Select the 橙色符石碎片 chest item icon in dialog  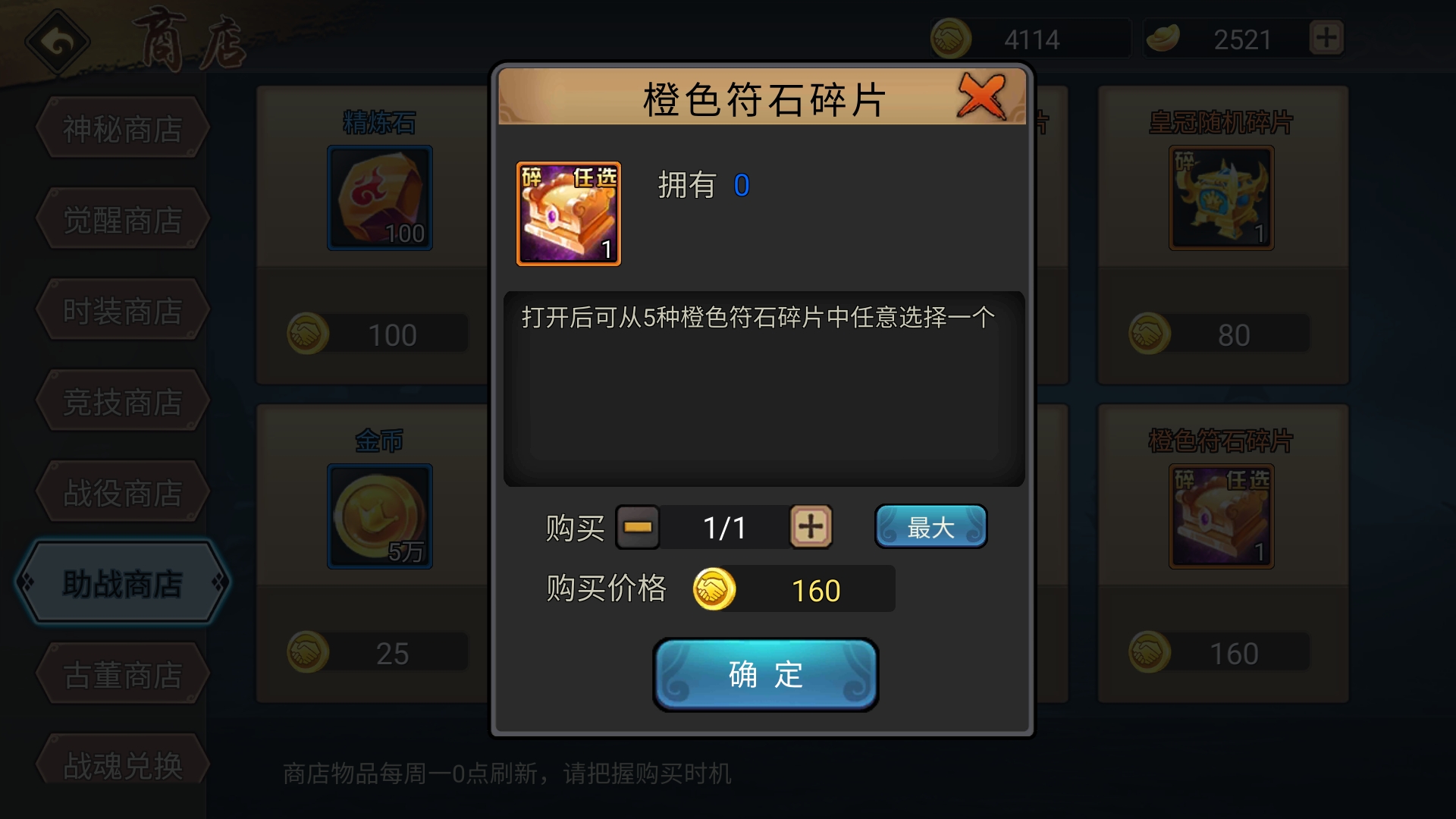click(x=568, y=213)
